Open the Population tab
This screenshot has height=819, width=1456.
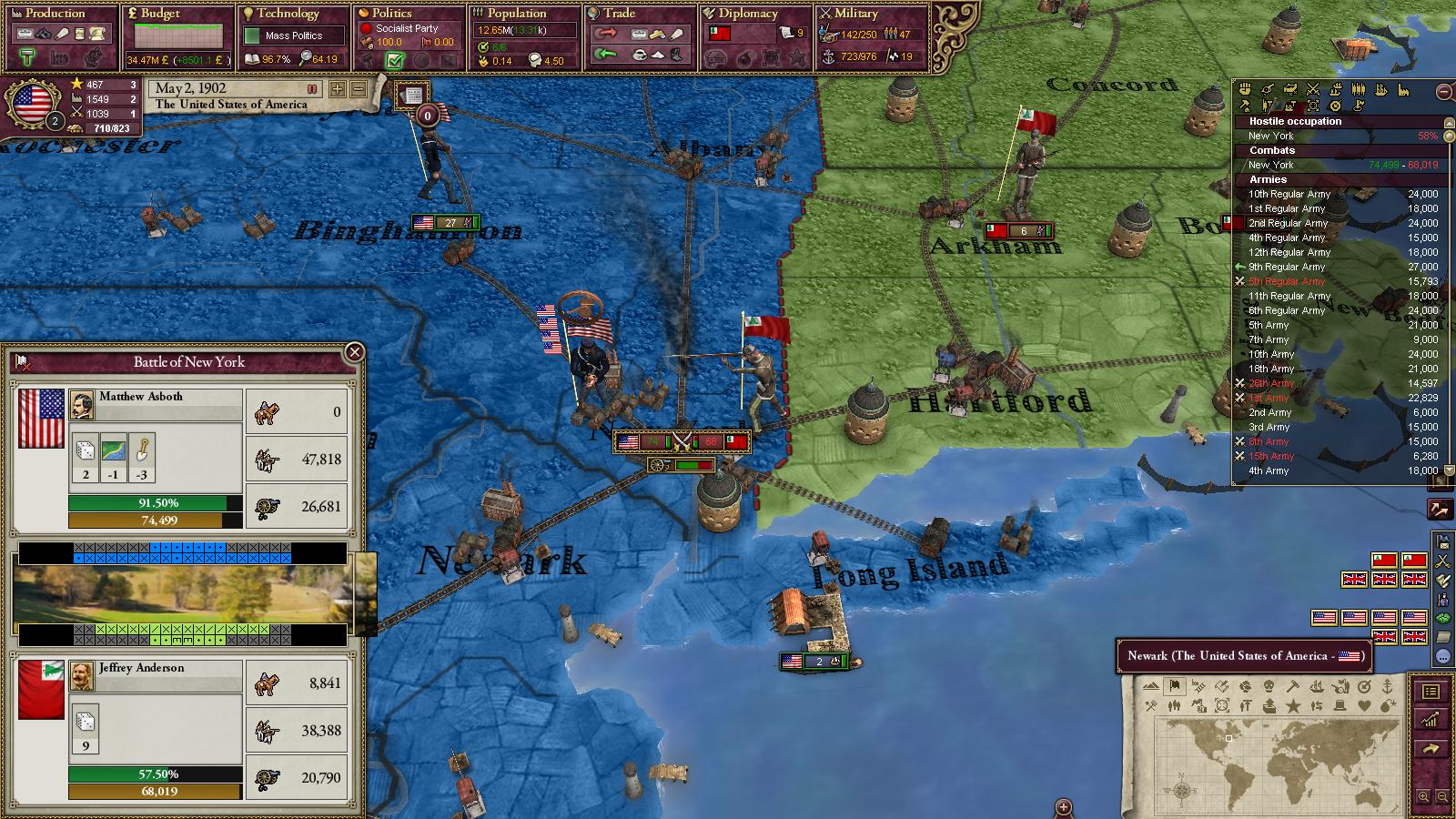[x=516, y=14]
